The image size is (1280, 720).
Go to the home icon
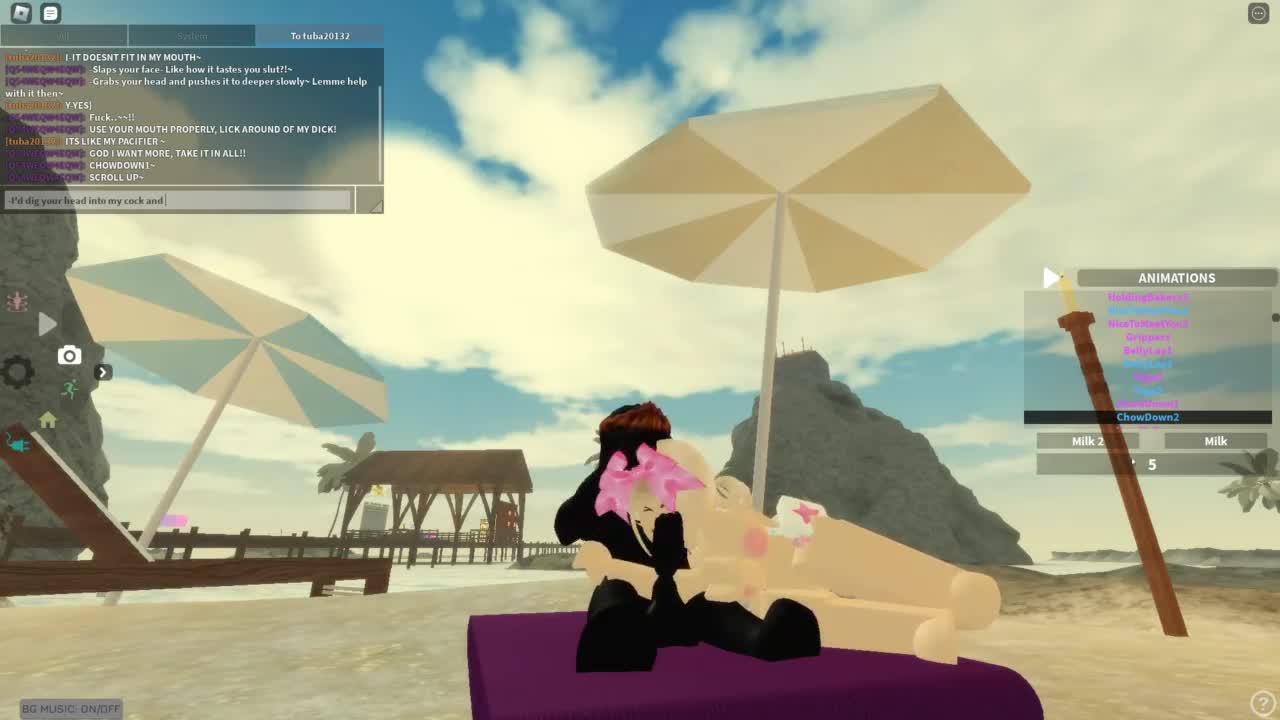pyautogui.click(x=47, y=420)
